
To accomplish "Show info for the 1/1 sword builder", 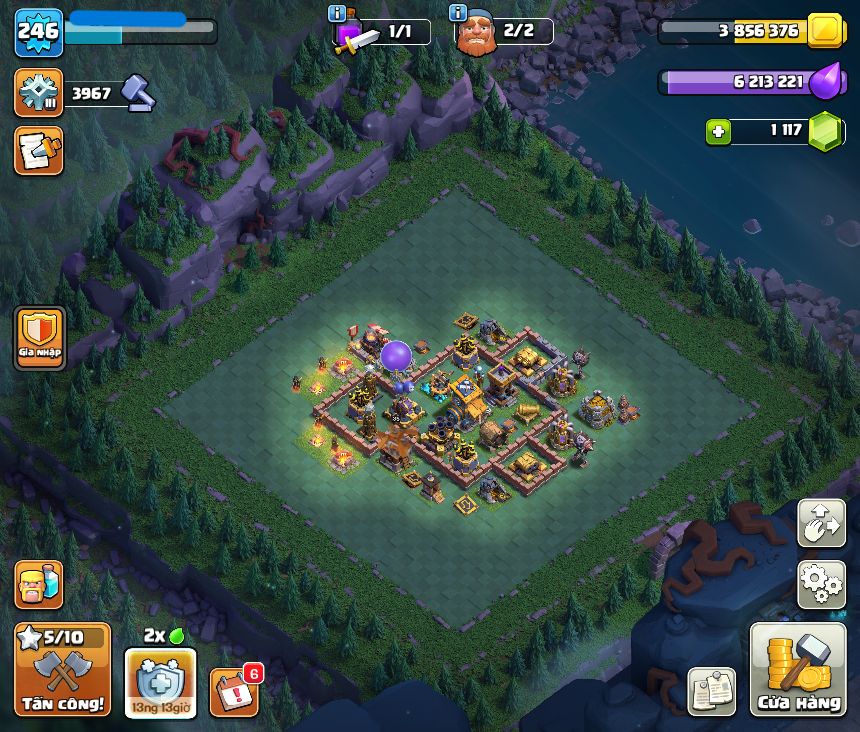I will [337, 14].
